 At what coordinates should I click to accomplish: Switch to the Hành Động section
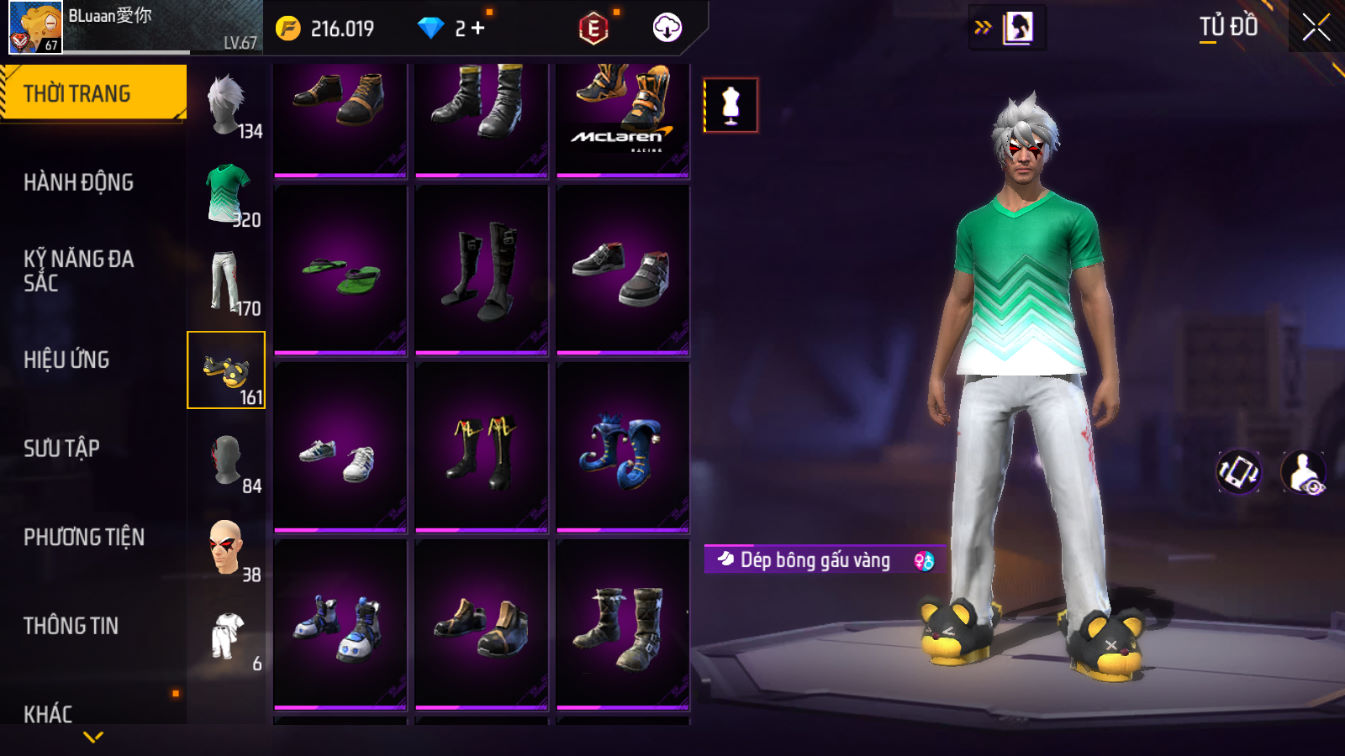79,182
